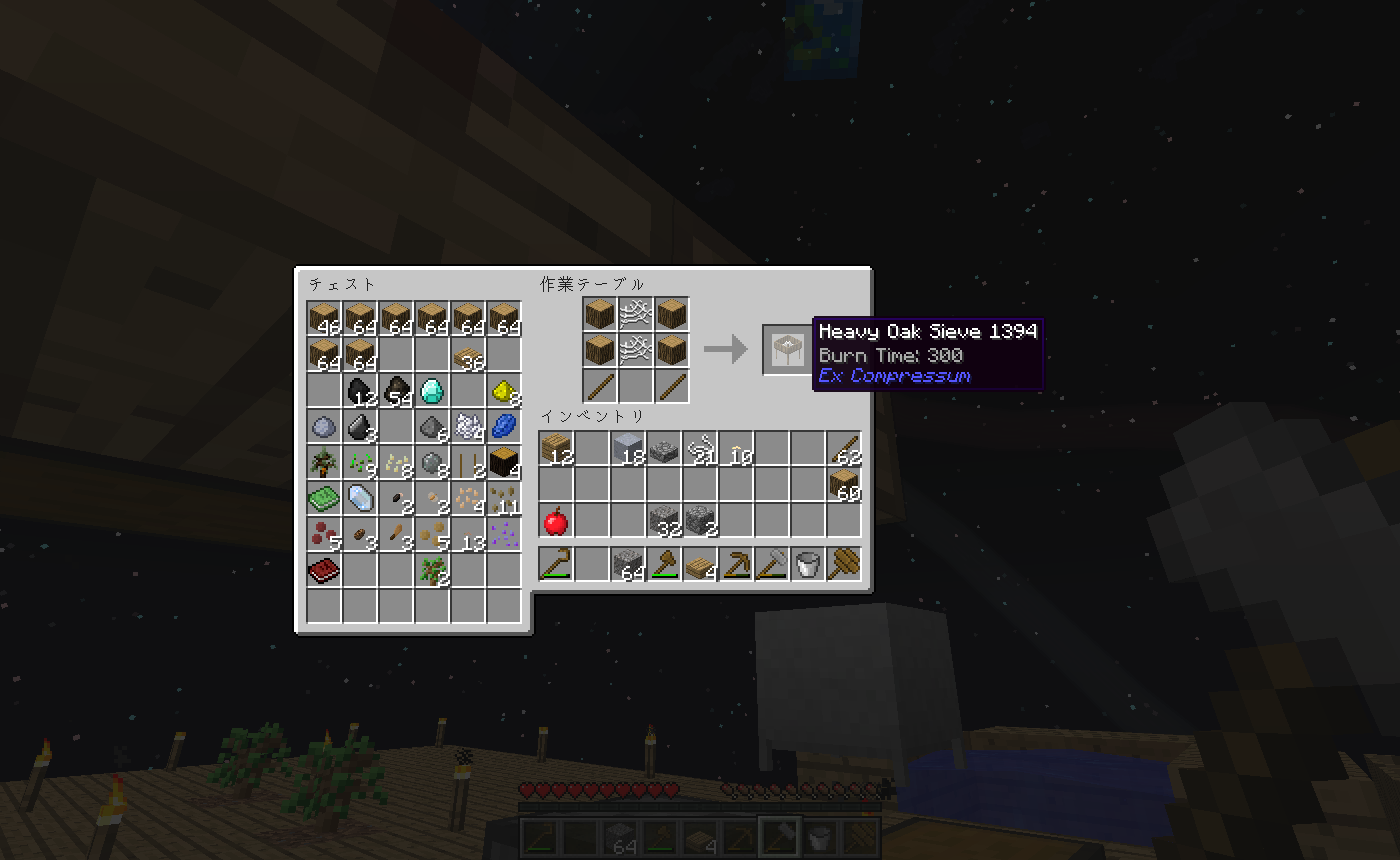1400x860 pixels.
Task: Select the diamond in the chest
Action: click(432, 391)
